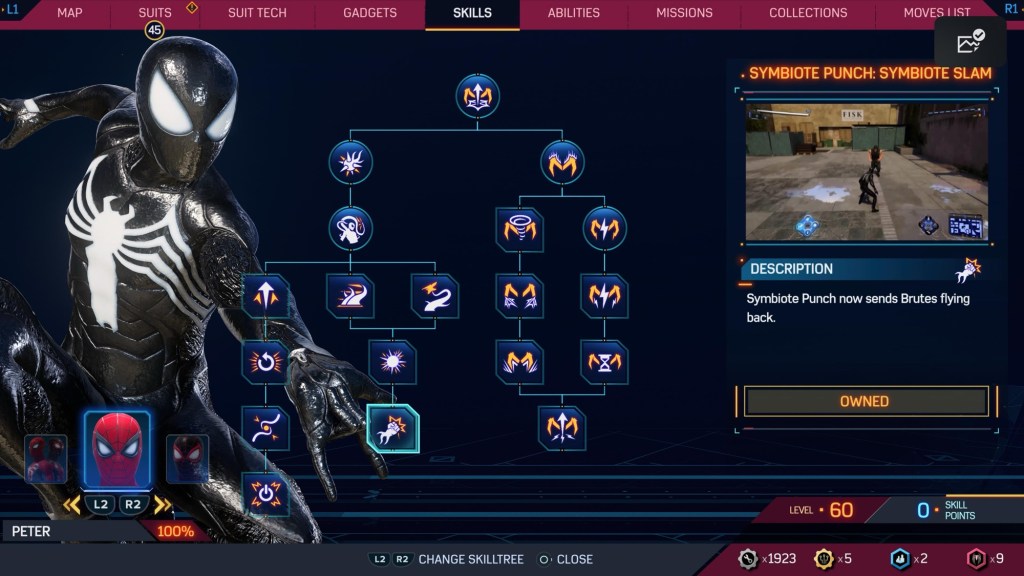Select the highlighted Symbiote Slam skill node
This screenshot has width=1024, height=576.
click(393, 428)
